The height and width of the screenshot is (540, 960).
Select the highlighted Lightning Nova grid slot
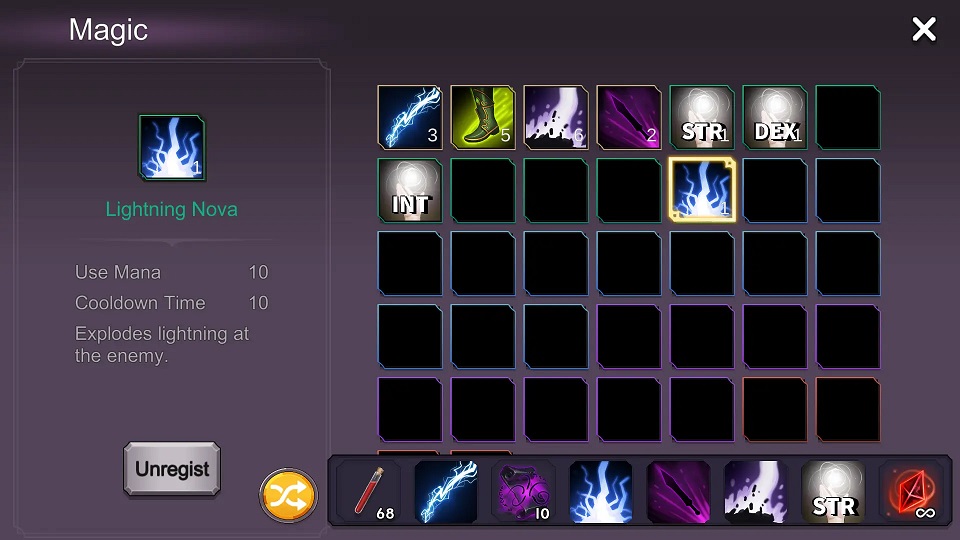pyautogui.click(x=702, y=191)
